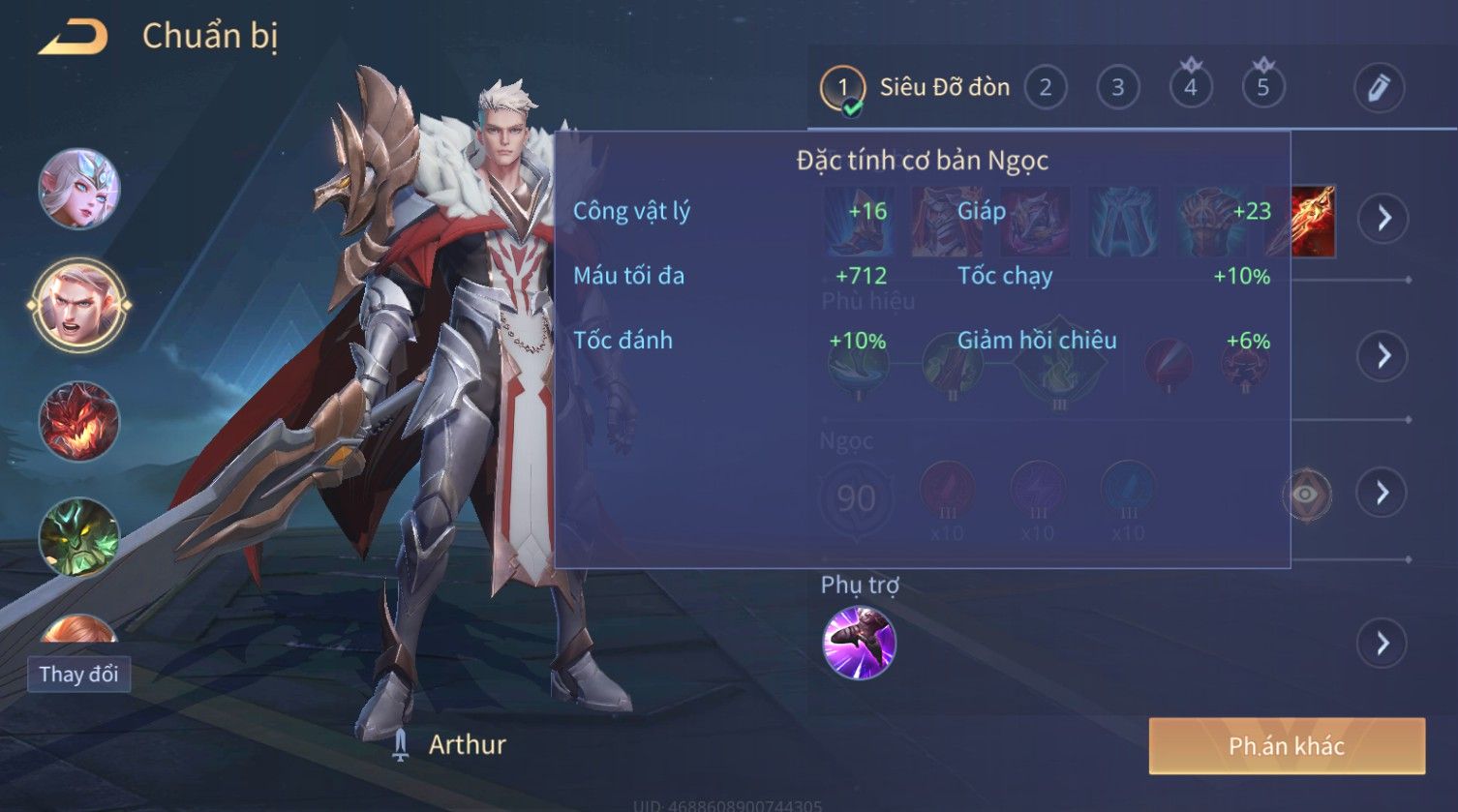Viewport: 1458px width, 812px height.
Task: Open the Phụ trợ support skill icon
Action: pos(859,643)
